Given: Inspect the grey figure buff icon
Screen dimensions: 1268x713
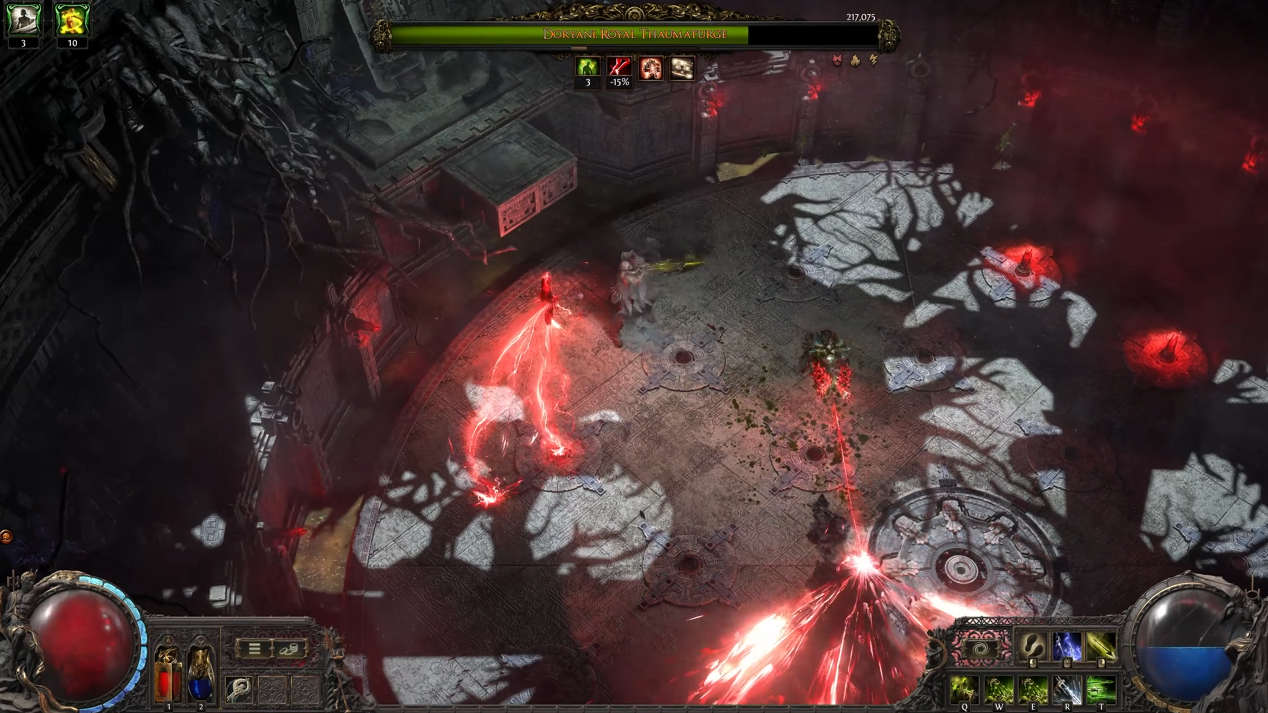Looking at the screenshot, I should point(23,20).
